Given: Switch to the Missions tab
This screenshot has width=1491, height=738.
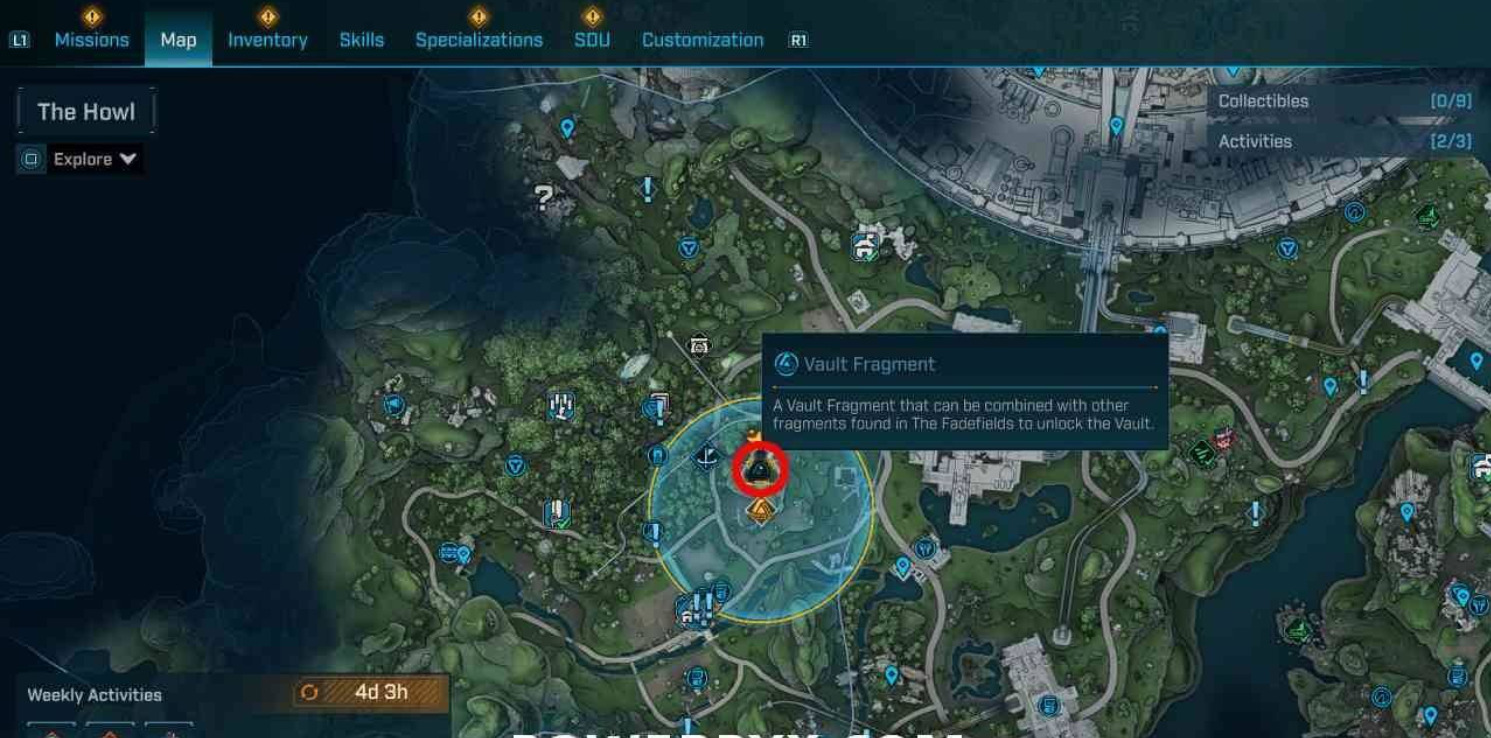Looking at the screenshot, I should [x=91, y=40].
